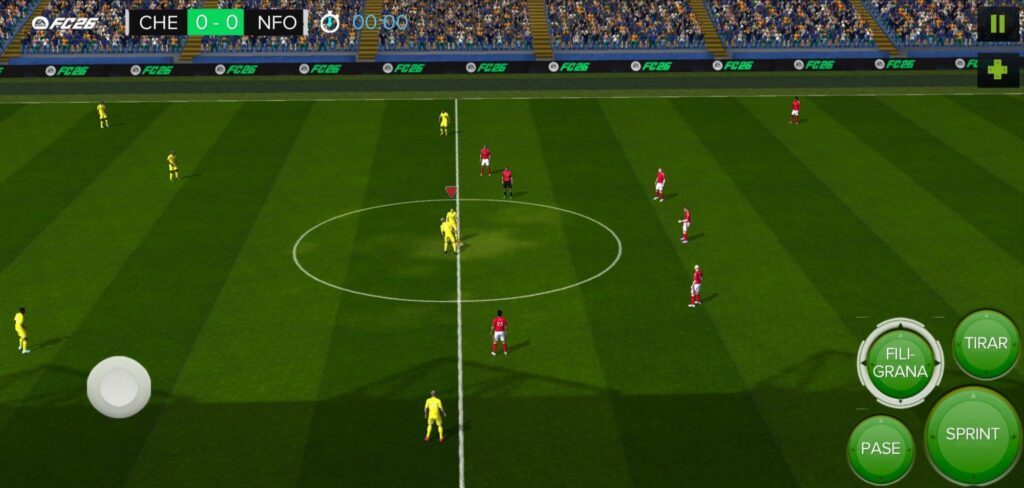Tap the green plus icon button
The width and height of the screenshot is (1024, 488).
click(997, 70)
